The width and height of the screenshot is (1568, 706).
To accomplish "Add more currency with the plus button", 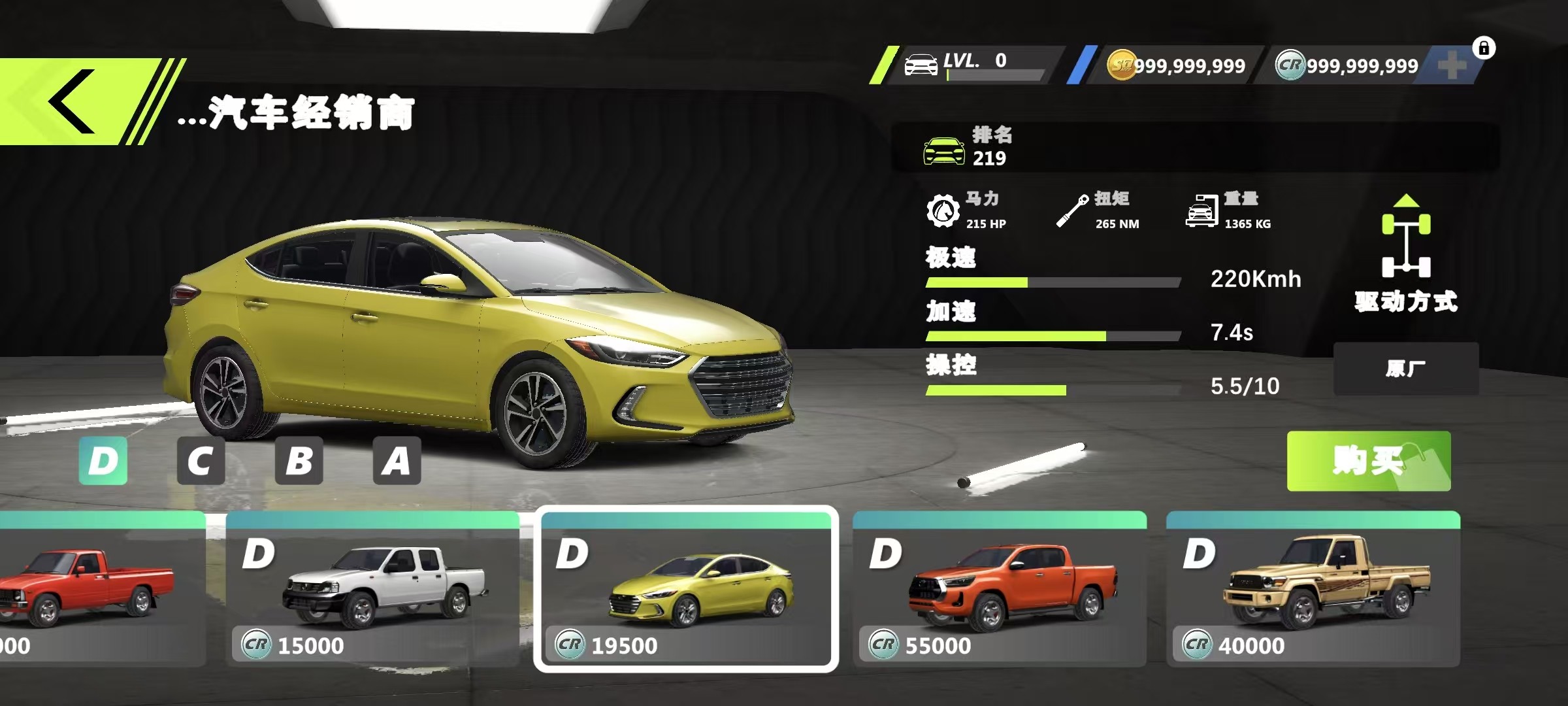I will pyautogui.click(x=1452, y=65).
